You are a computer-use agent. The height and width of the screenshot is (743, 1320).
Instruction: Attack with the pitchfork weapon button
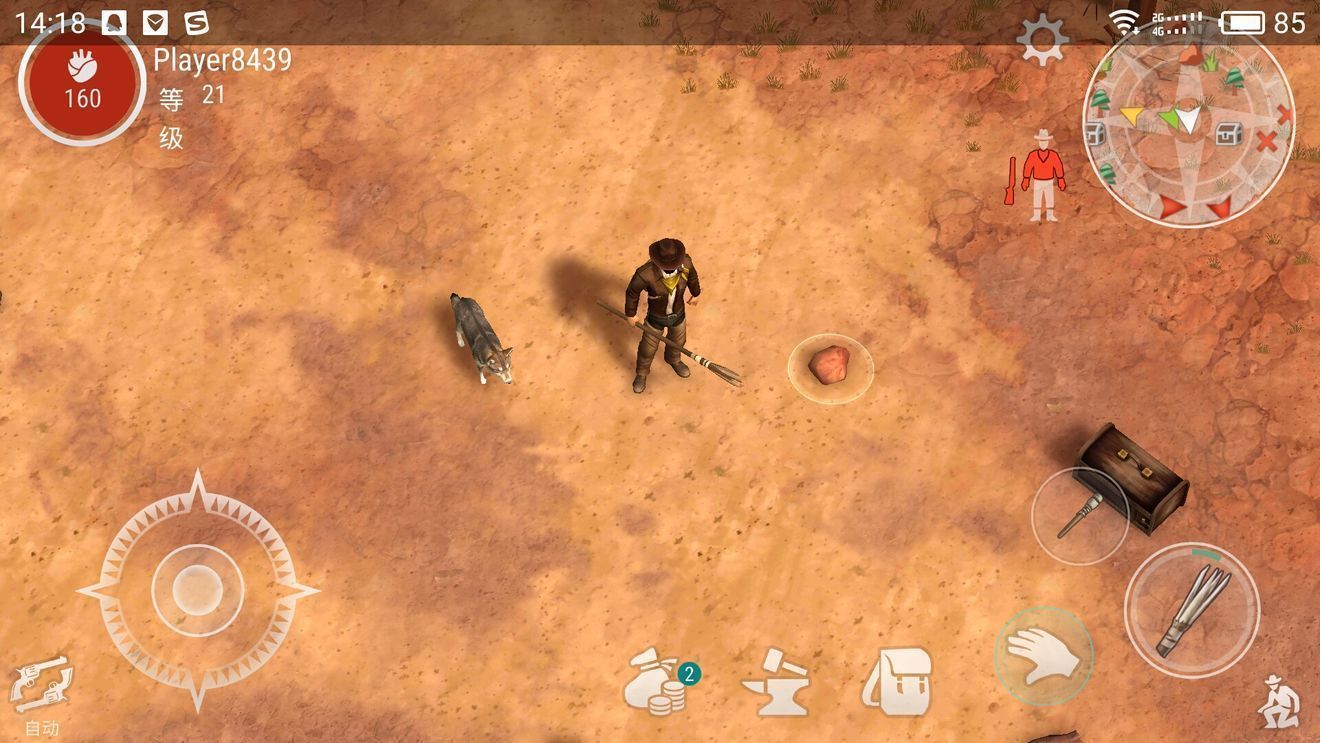pos(1191,609)
